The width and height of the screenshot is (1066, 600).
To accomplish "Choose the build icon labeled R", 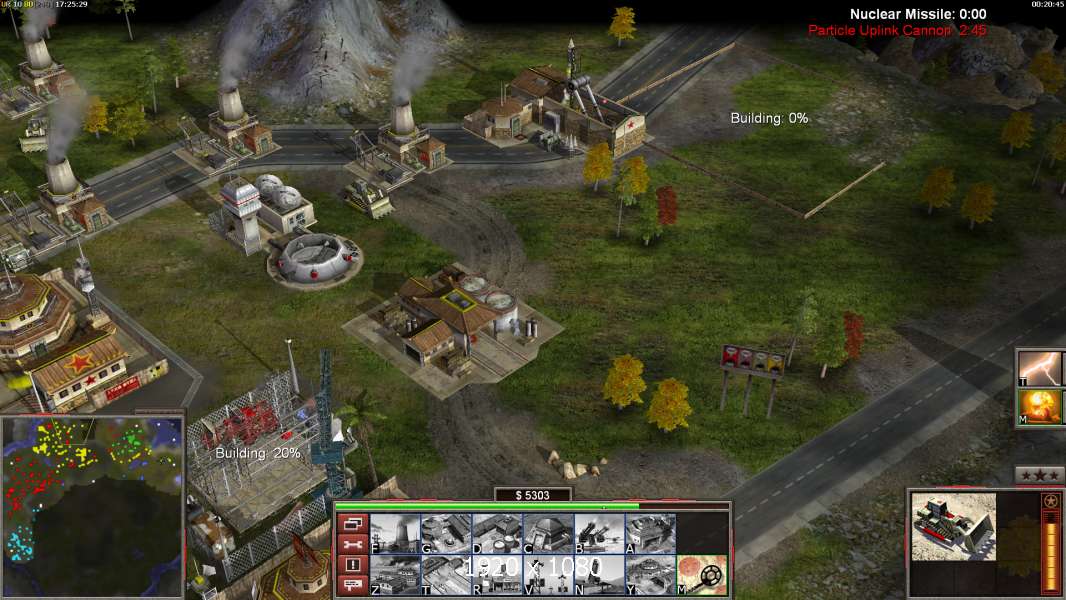I will click(497, 575).
